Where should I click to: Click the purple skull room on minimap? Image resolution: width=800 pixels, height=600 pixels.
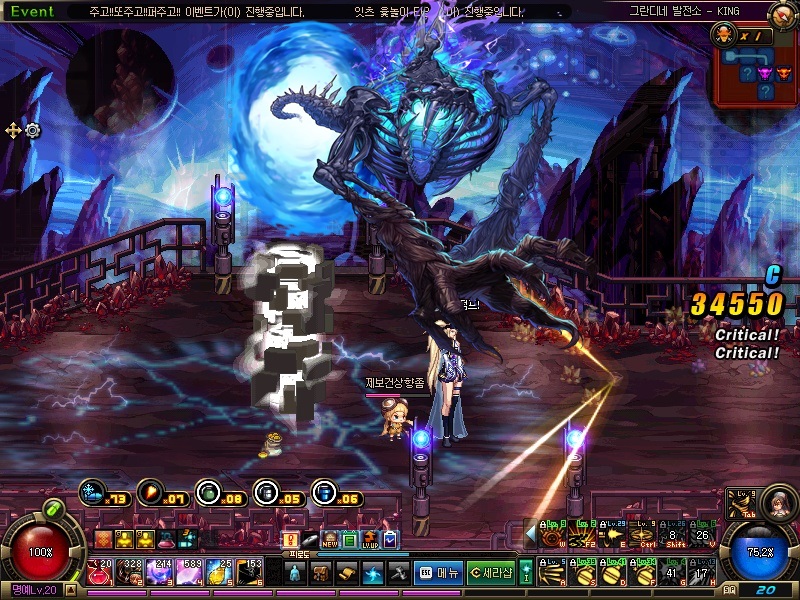(x=765, y=73)
